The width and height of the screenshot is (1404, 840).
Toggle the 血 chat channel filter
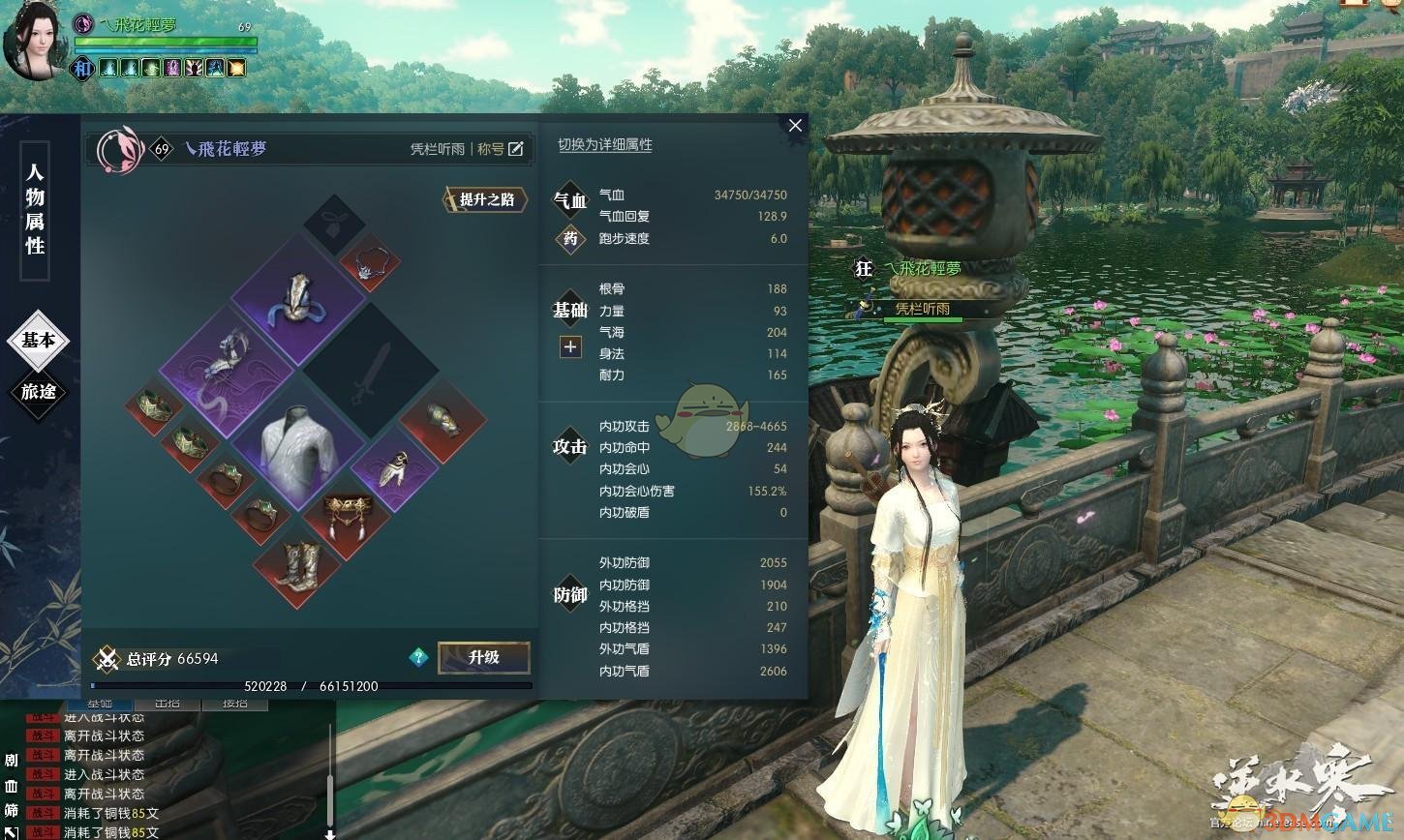pos(11,788)
